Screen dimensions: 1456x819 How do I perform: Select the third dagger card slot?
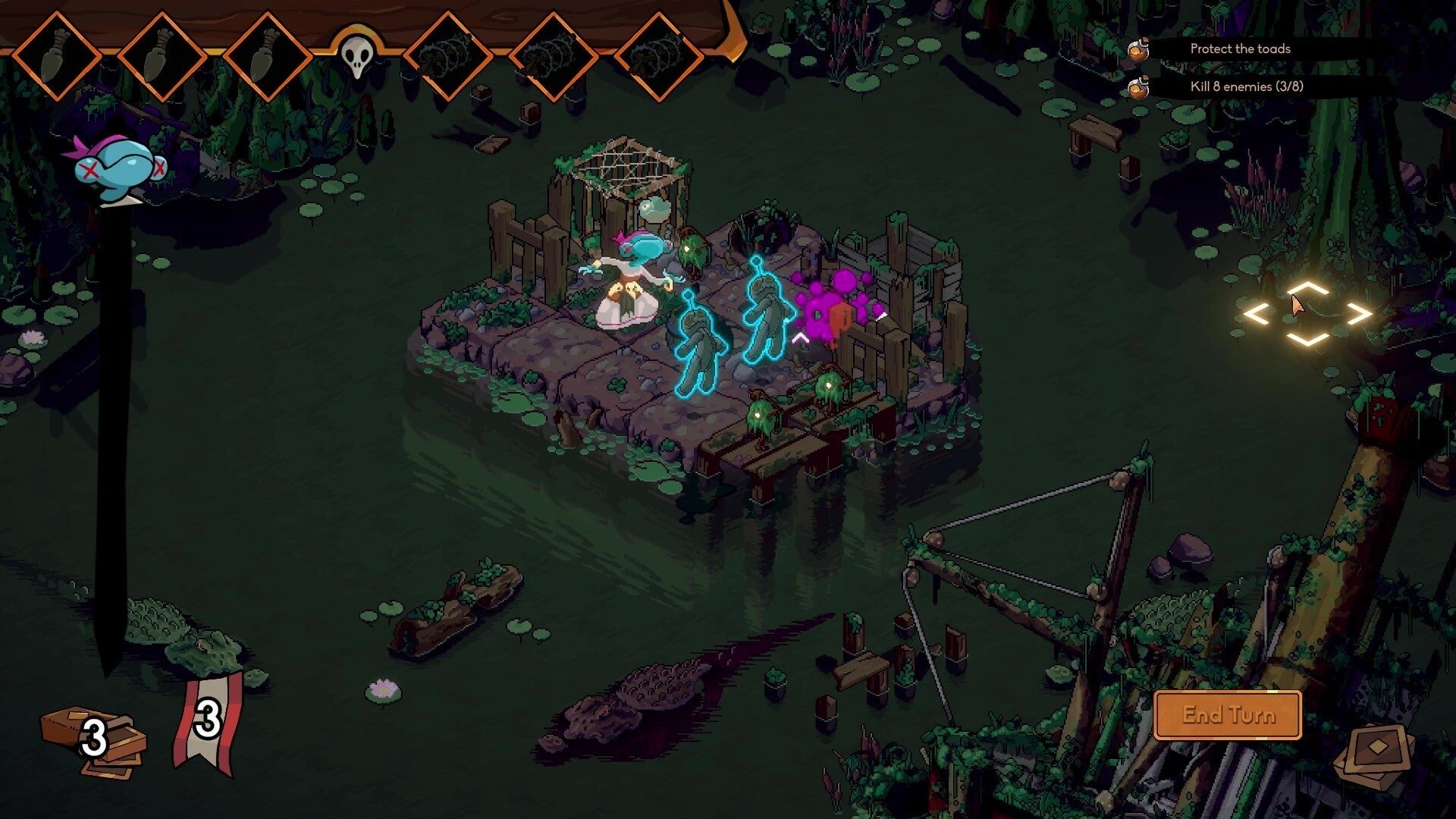tap(267, 53)
